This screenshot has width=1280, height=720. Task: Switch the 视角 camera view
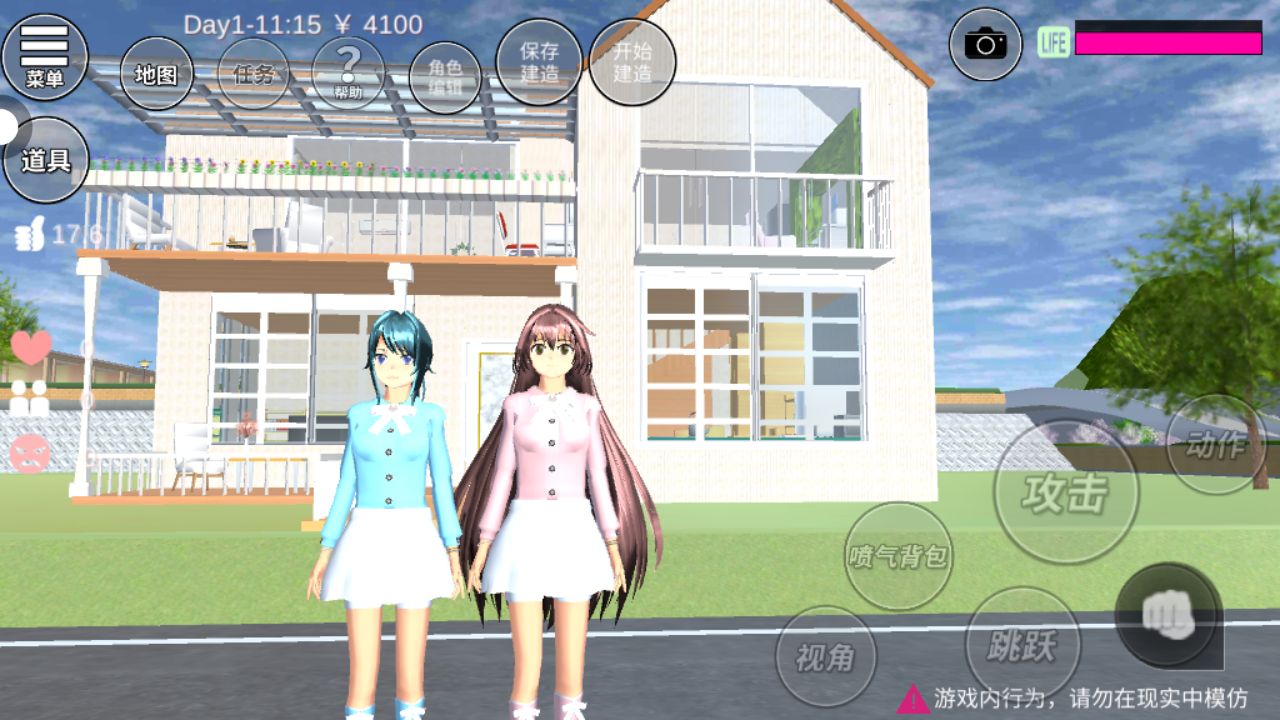pyautogui.click(x=826, y=656)
